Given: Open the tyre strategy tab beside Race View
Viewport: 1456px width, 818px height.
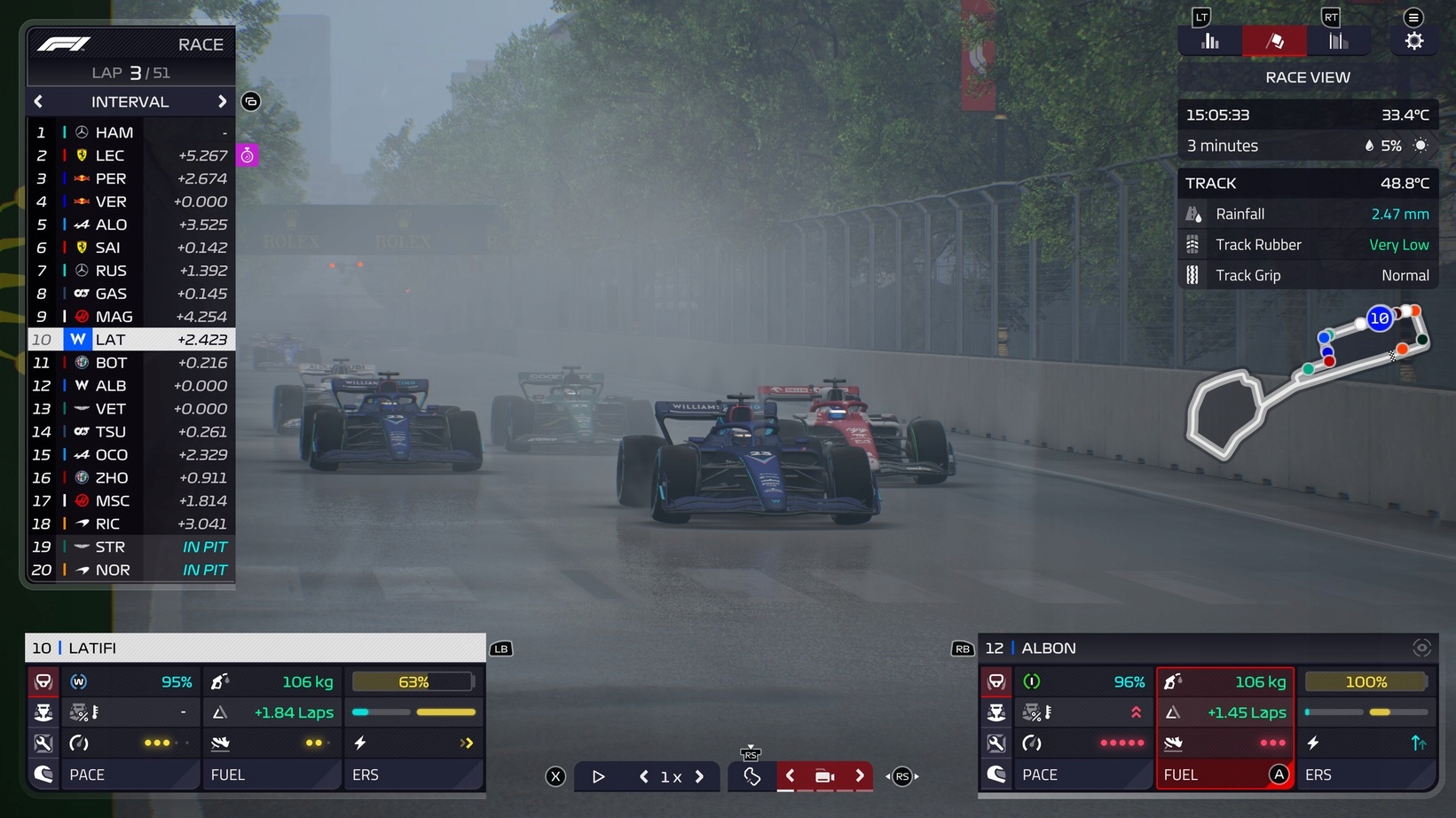Looking at the screenshot, I should pyautogui.click(x=1338, y=41).
